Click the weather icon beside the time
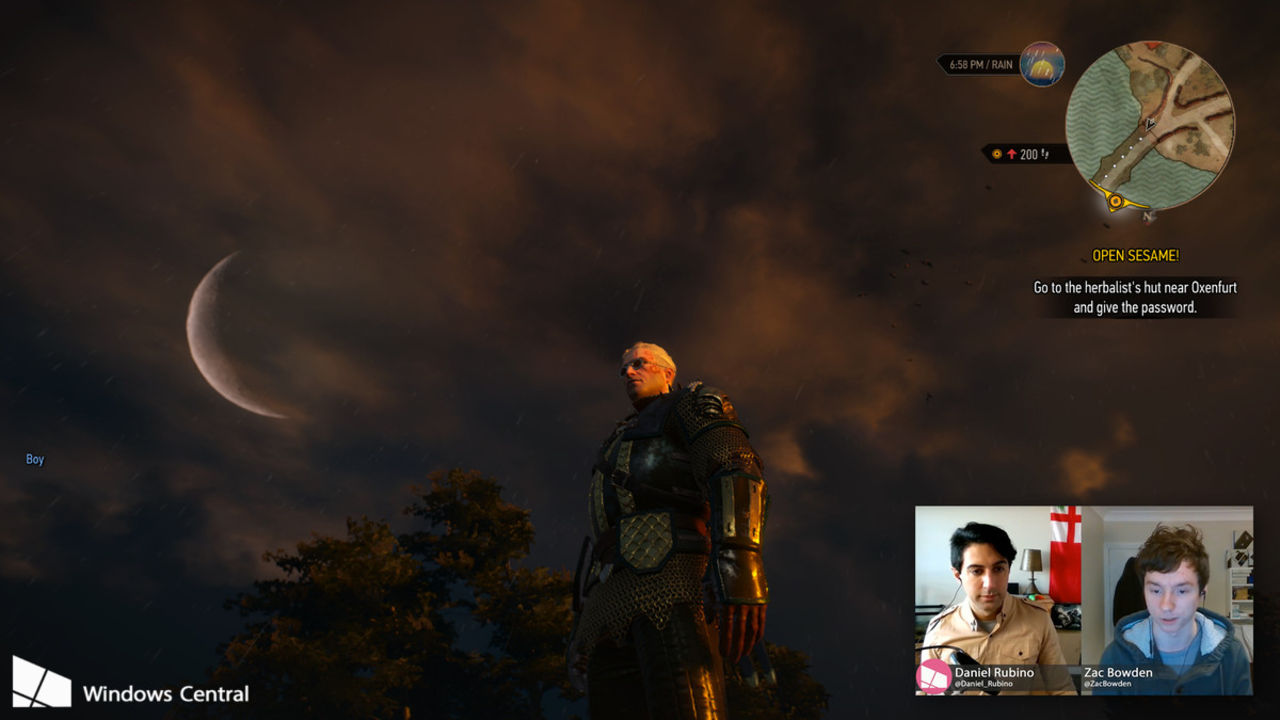 pos(1042,64)
